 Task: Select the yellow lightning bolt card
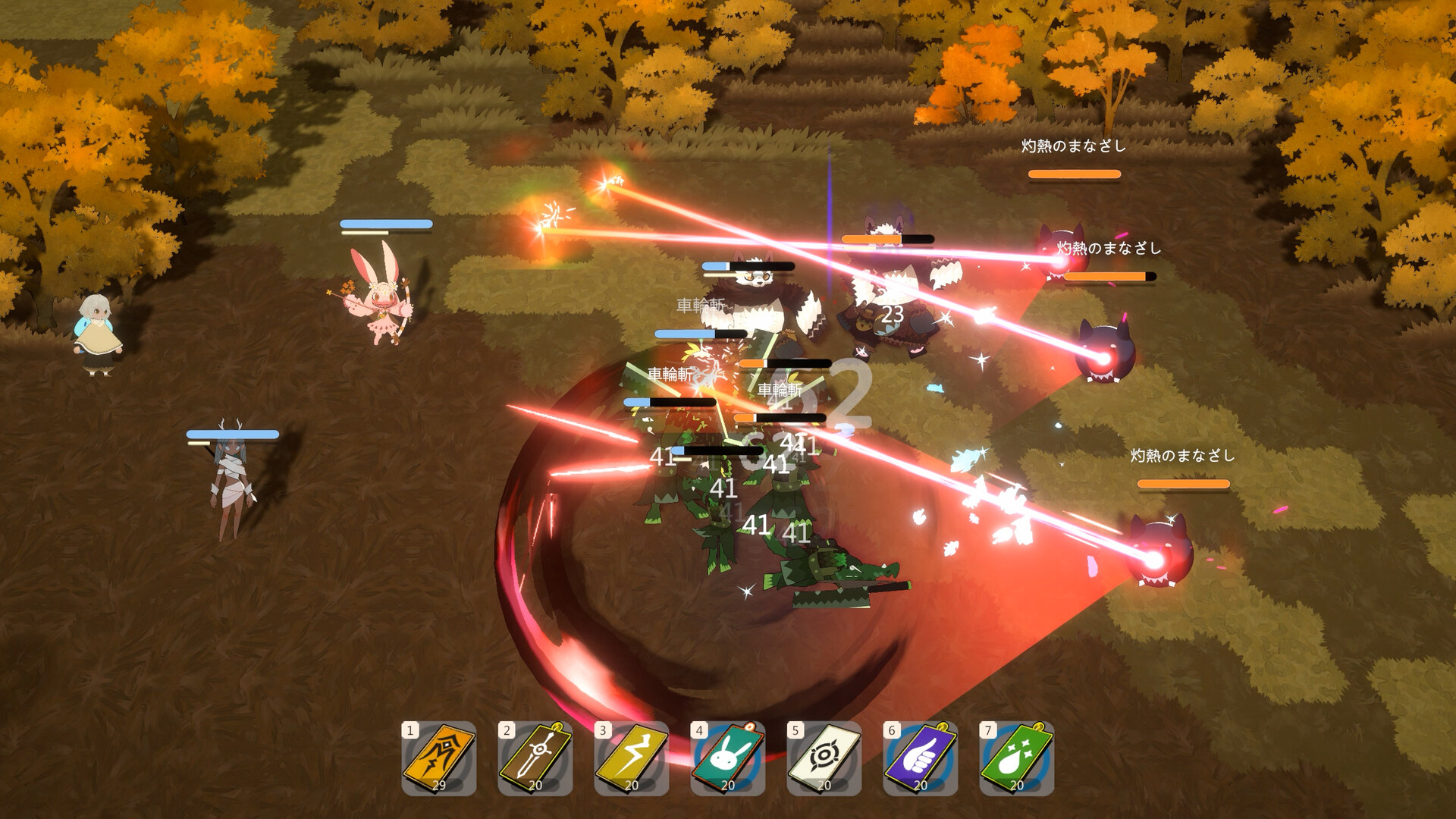632,757
